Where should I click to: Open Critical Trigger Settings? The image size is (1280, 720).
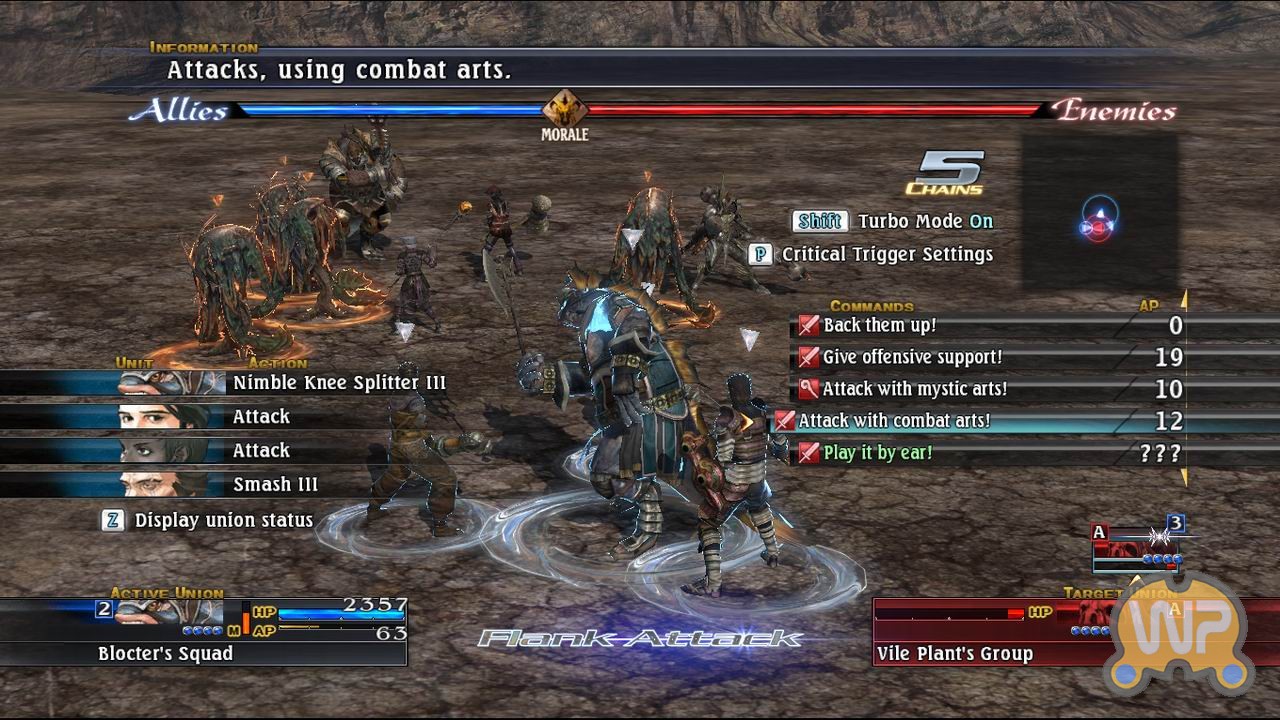tap(871, 254)
